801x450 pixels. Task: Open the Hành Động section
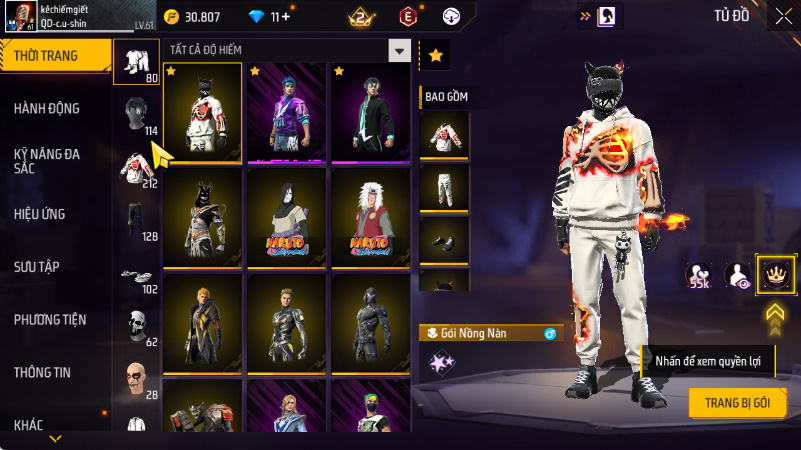(x=47, y=108)
